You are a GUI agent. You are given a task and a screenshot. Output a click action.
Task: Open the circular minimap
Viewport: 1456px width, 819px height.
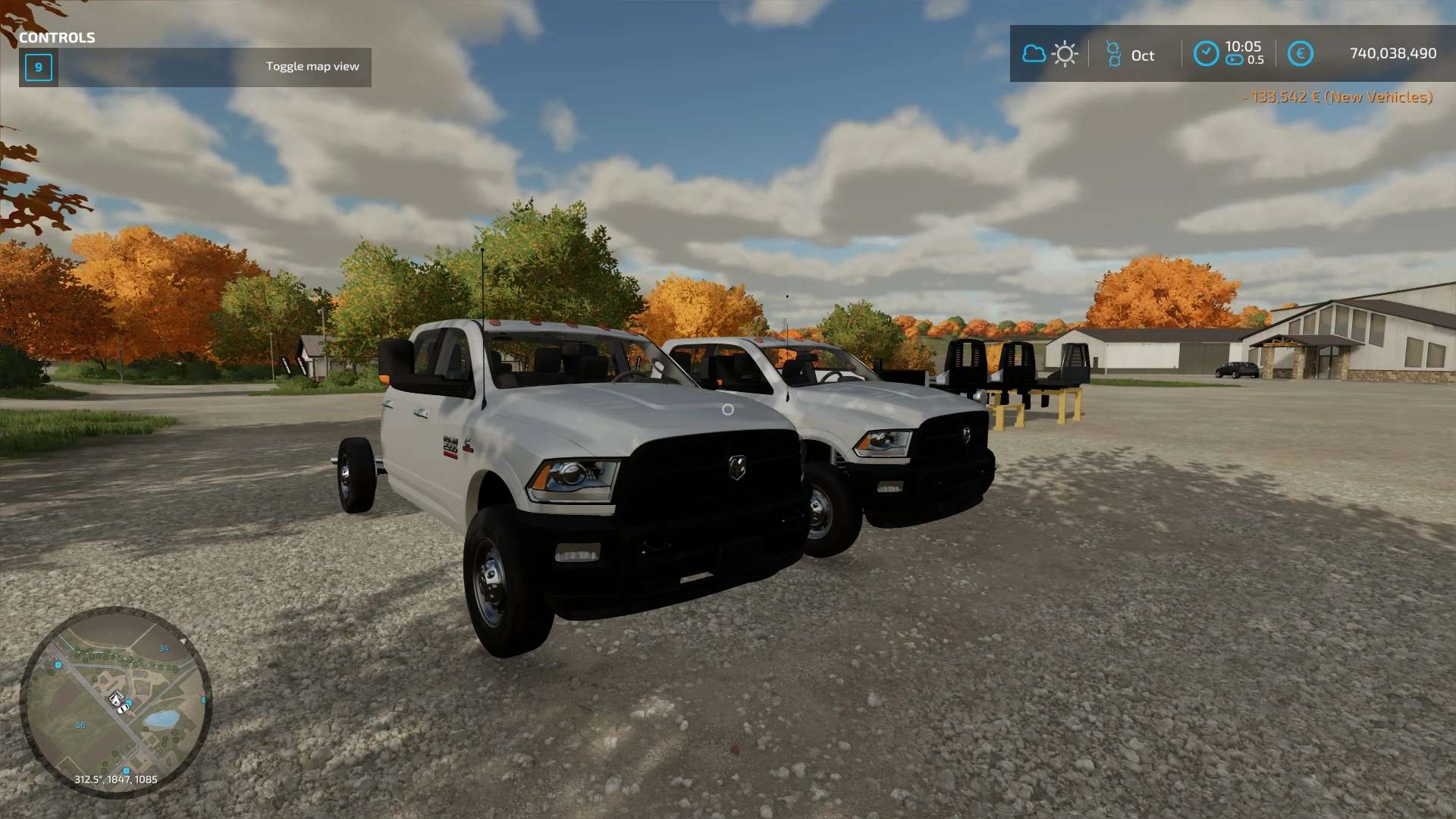click(115, 701)
